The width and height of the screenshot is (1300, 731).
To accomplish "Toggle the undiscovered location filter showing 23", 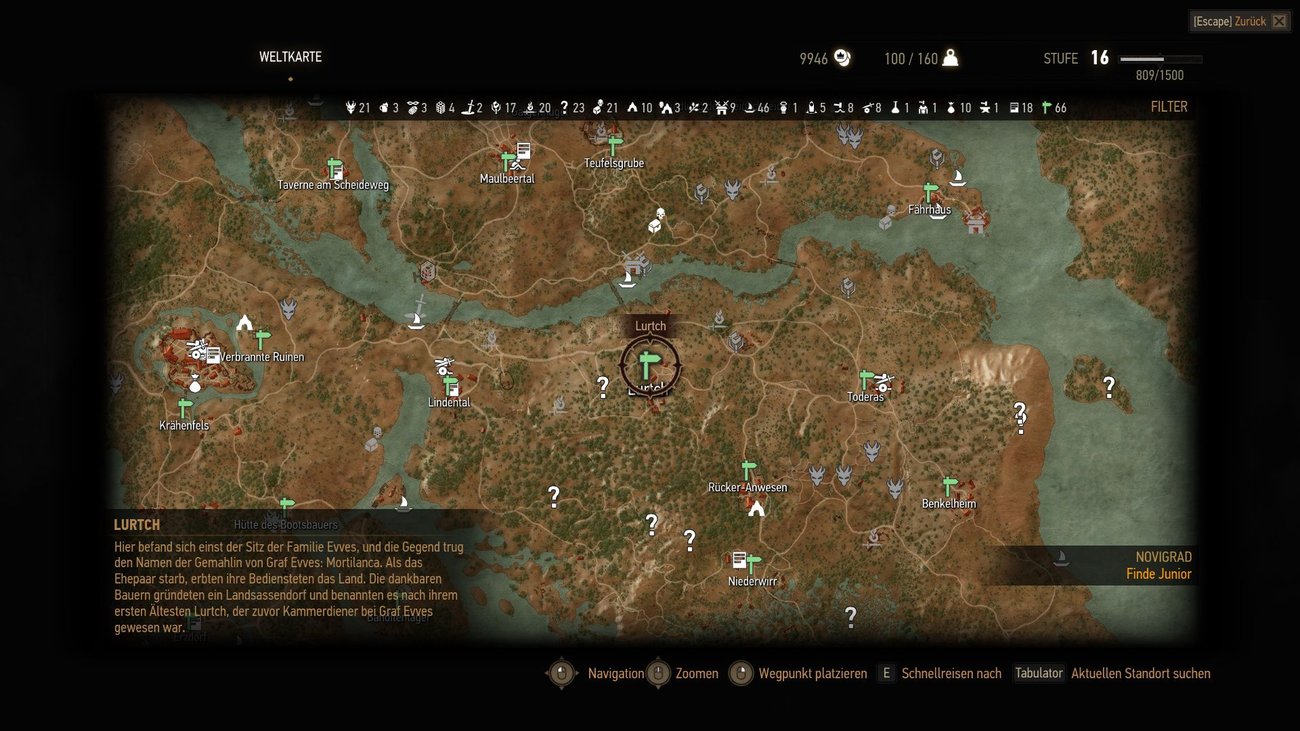I will pyautogui.click(x=566, y=107).
